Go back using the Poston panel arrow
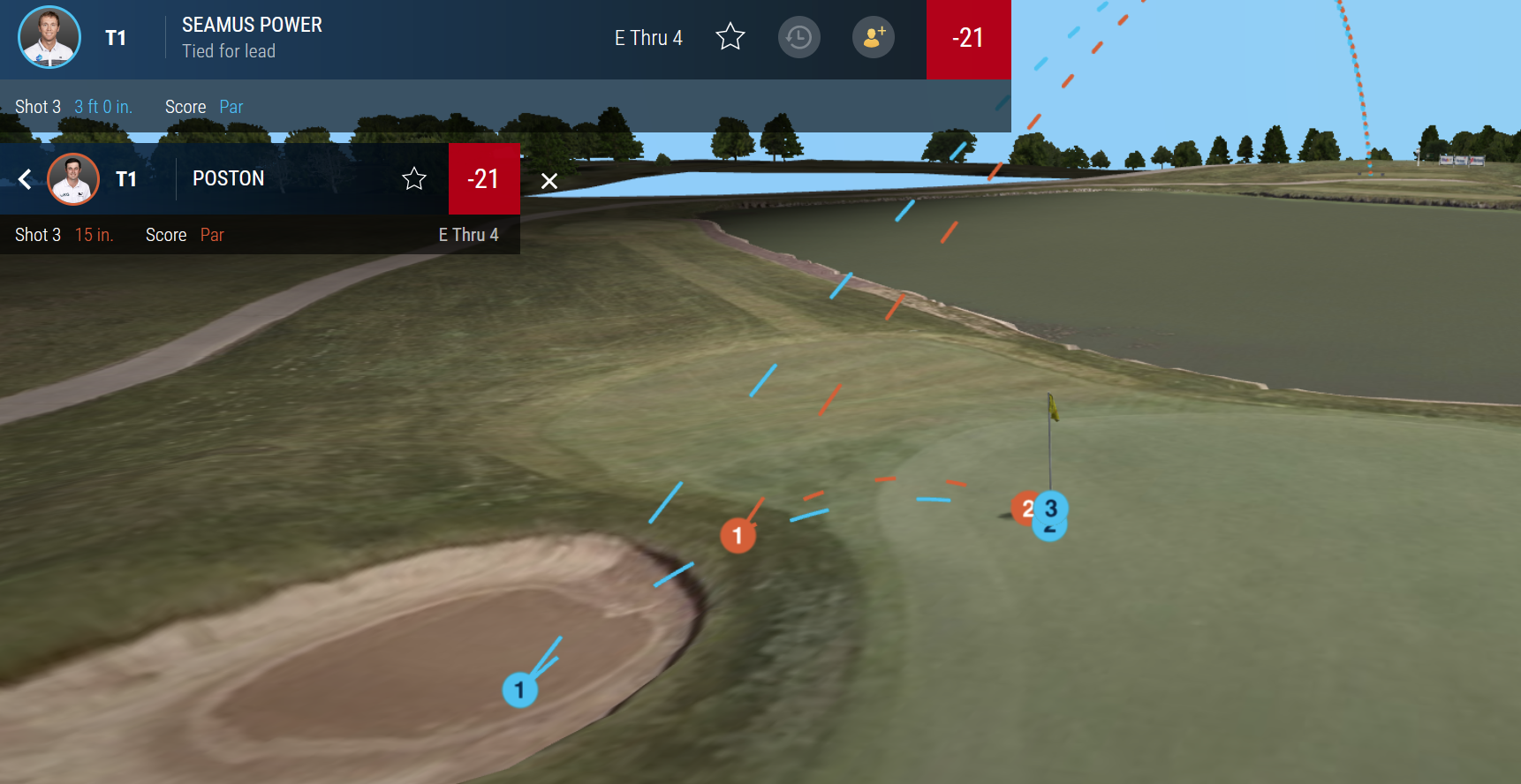 26,179
